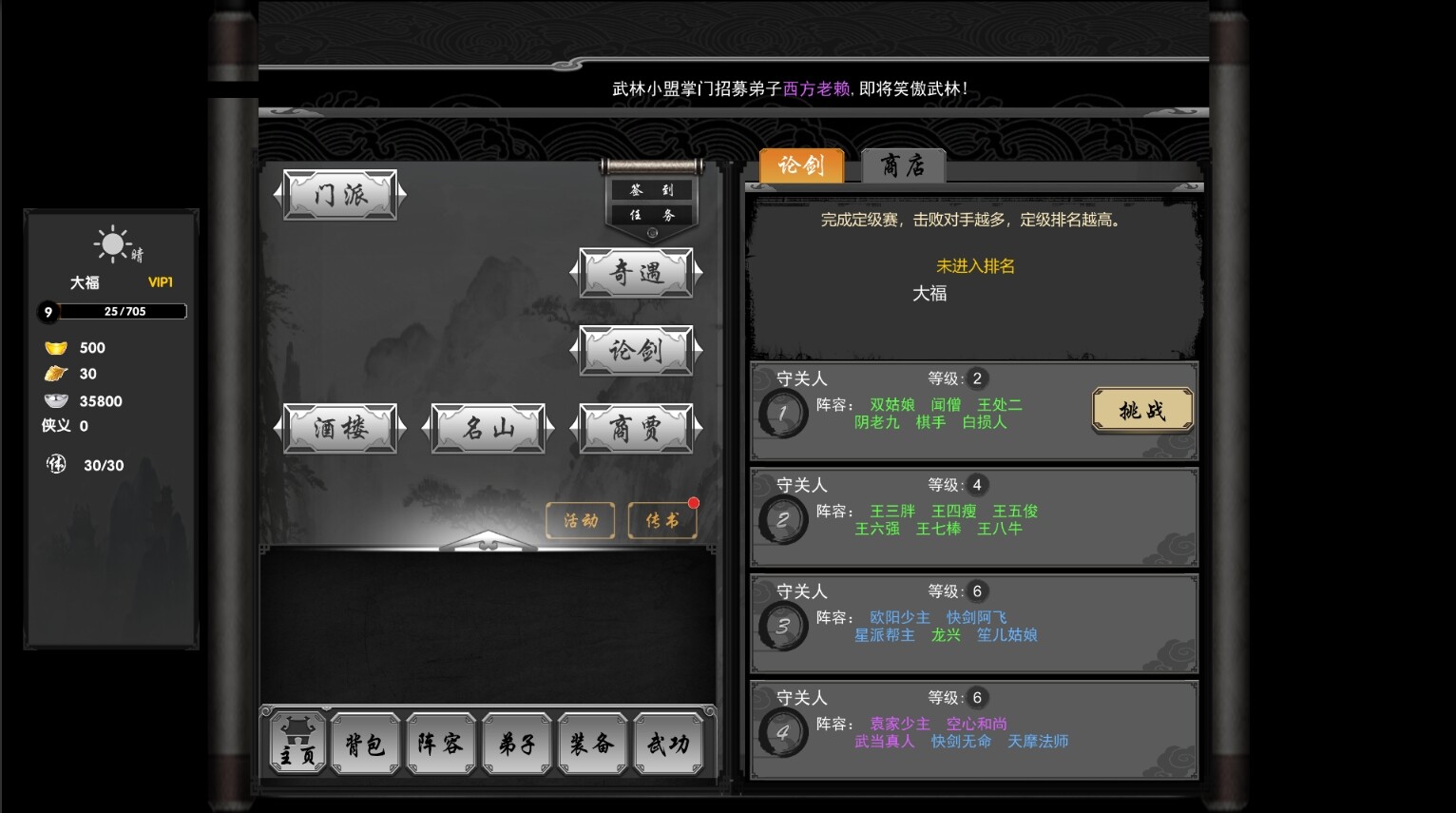Click the 弟子 (Disciples) bottom icon
Viewport: 1456px width, 813px height.
517,745
